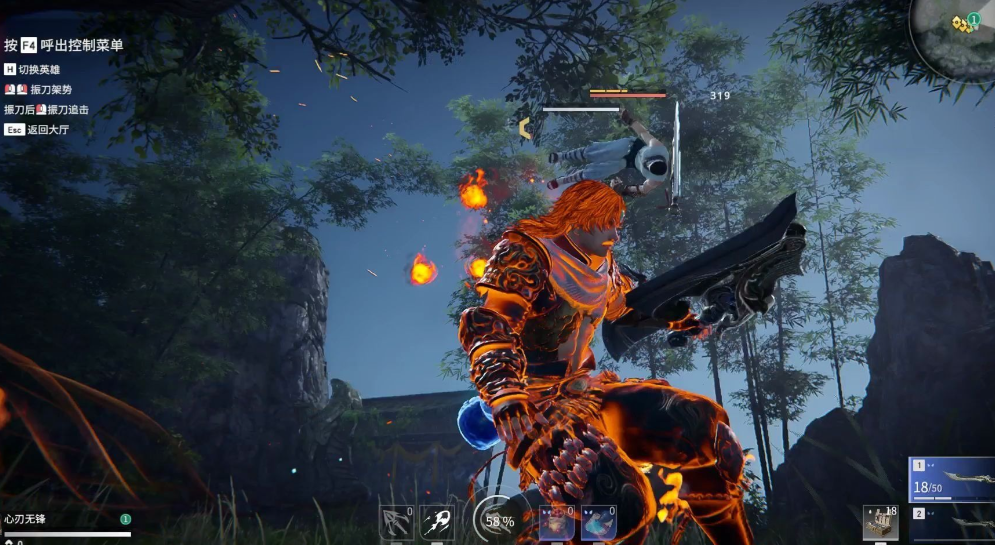Switch to weapon slot 2

[952, 524]
